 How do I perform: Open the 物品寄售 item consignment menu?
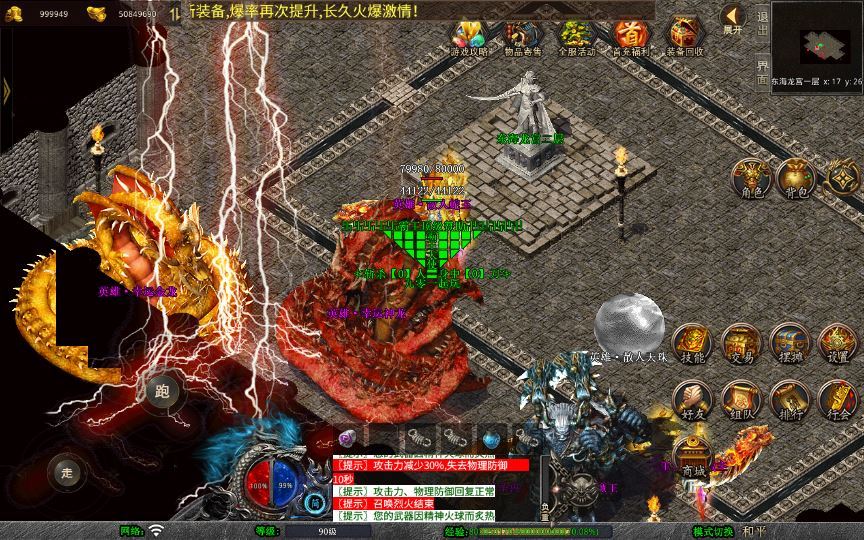pos(522,37)
